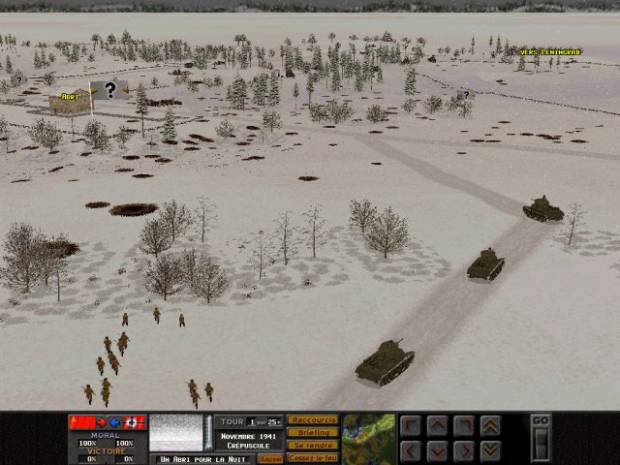Rotate camera with the top-right corner arrow
The image size is (620, 465).
tap(462, 425)
